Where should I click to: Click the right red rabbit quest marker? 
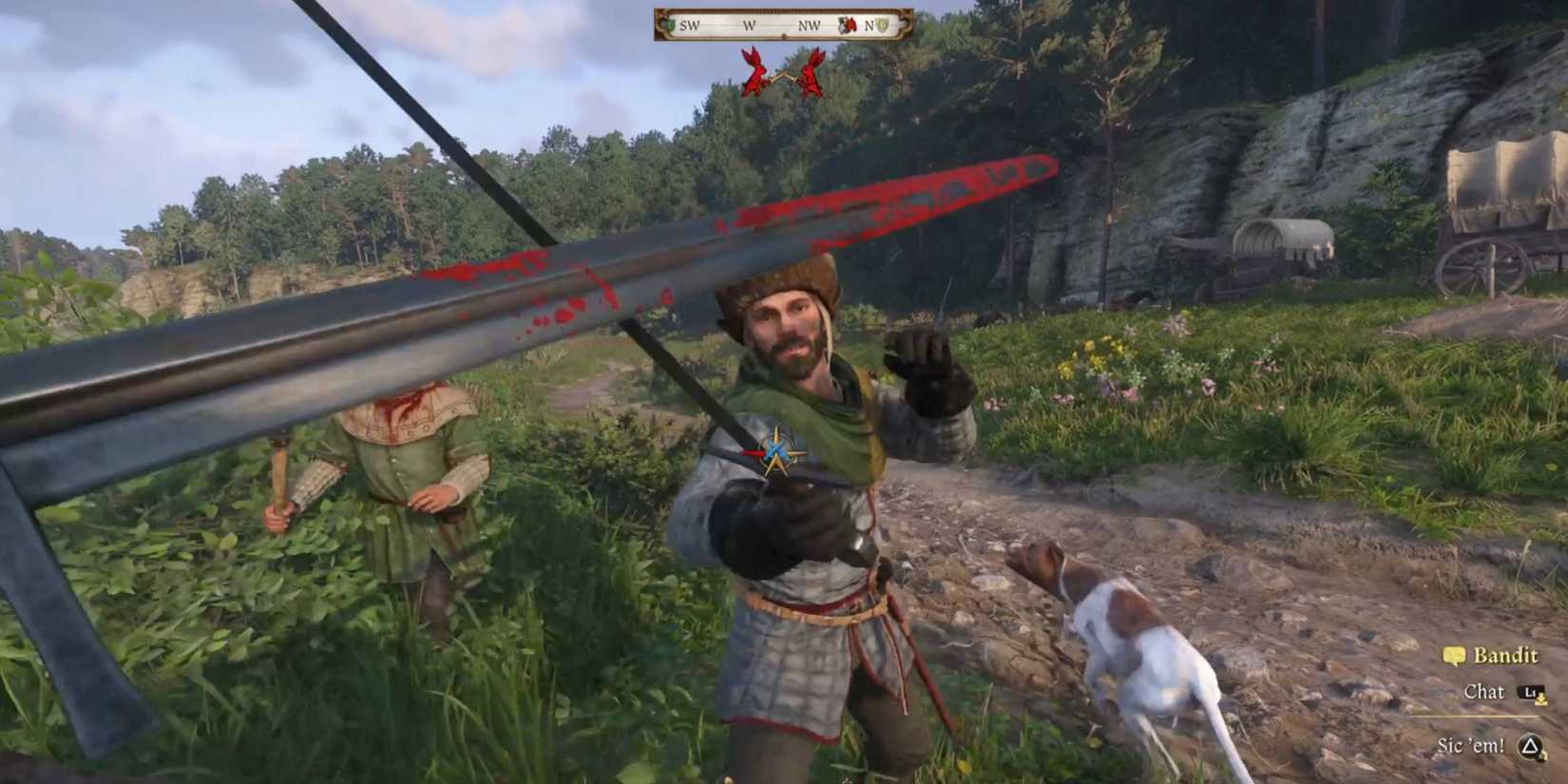(x=813, y=71)
